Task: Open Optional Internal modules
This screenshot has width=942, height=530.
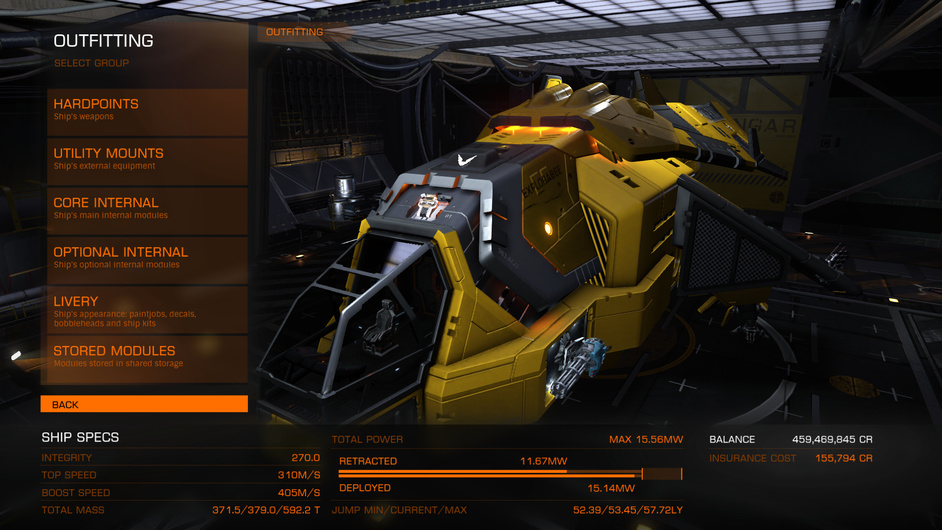Action: point(144,259)
